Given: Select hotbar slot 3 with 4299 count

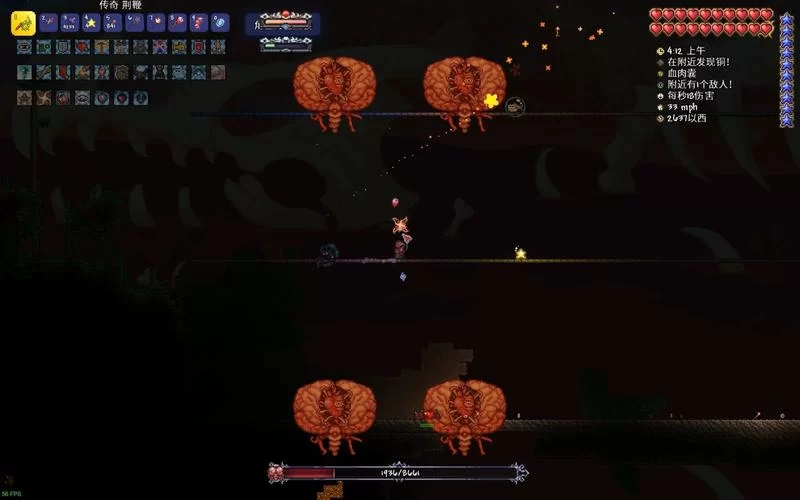Looking at the screenshot, I should [69, 22].
